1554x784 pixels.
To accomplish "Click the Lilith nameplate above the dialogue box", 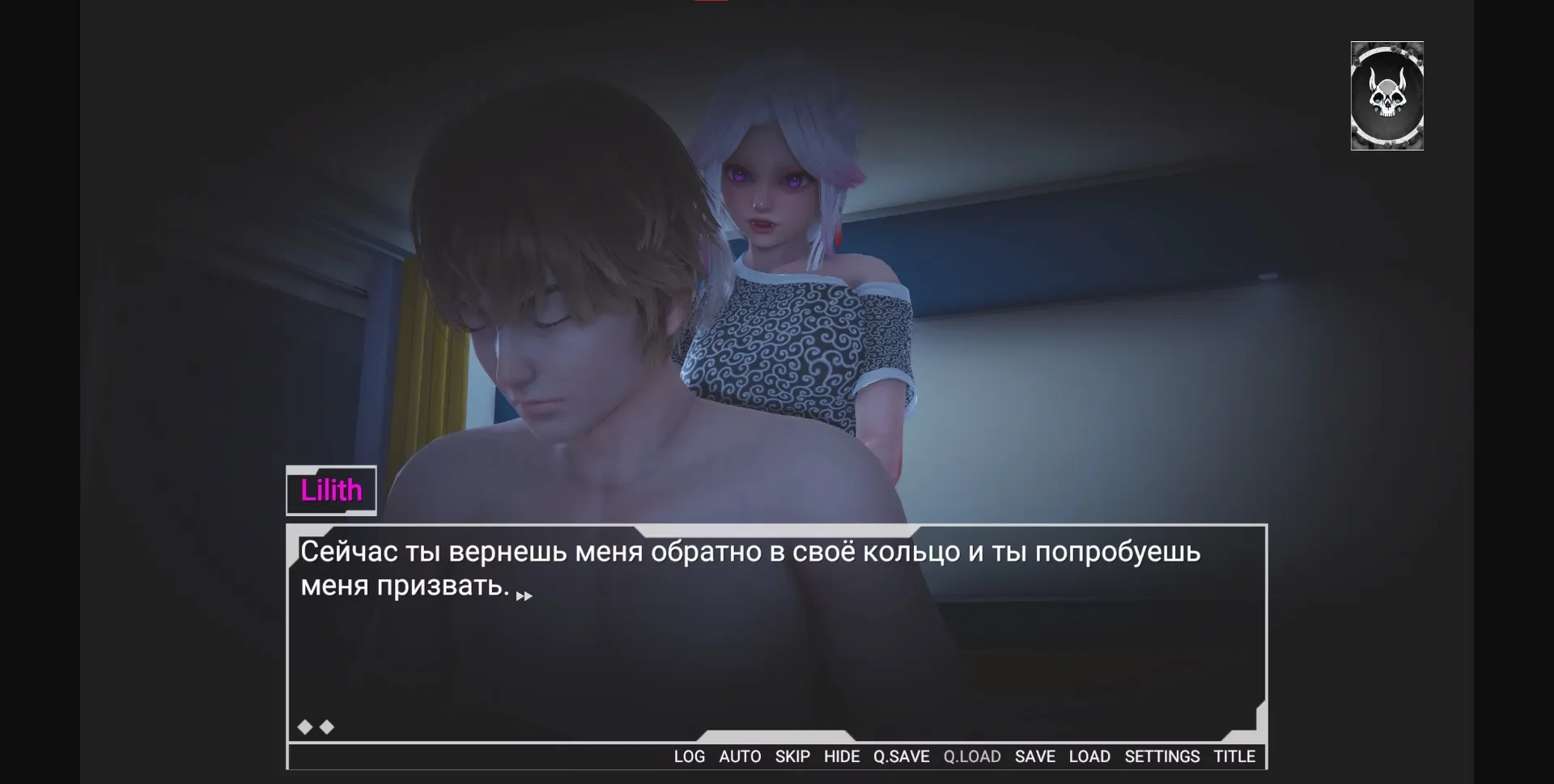I will (331, 489).
